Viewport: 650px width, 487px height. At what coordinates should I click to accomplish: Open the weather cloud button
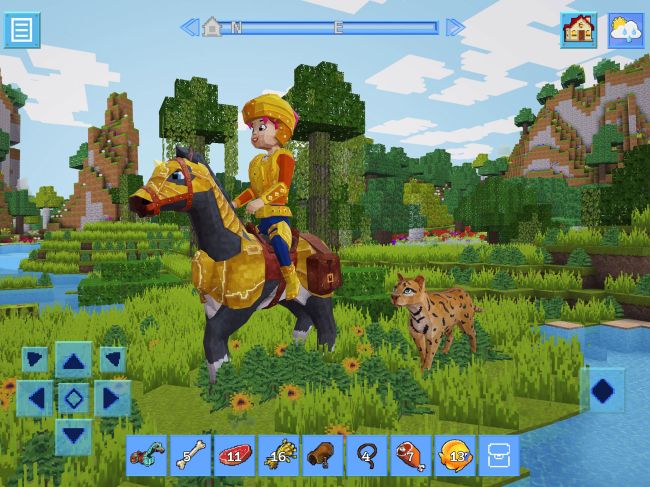626,30
